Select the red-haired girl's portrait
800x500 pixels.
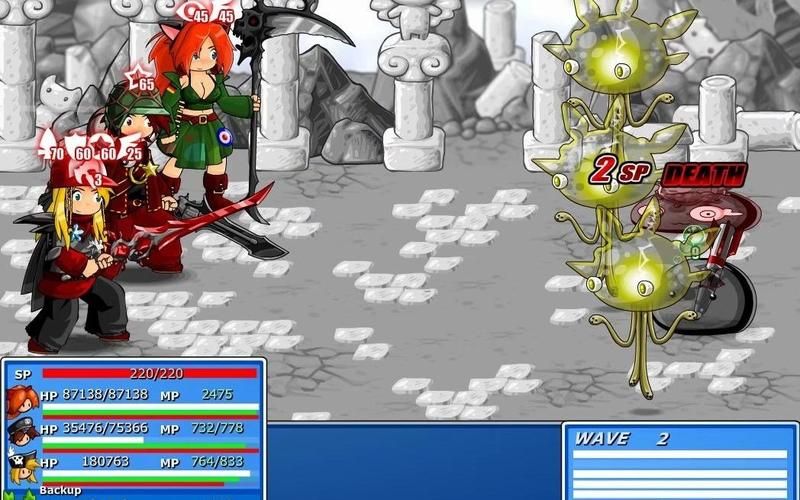(x=22, y=399)
